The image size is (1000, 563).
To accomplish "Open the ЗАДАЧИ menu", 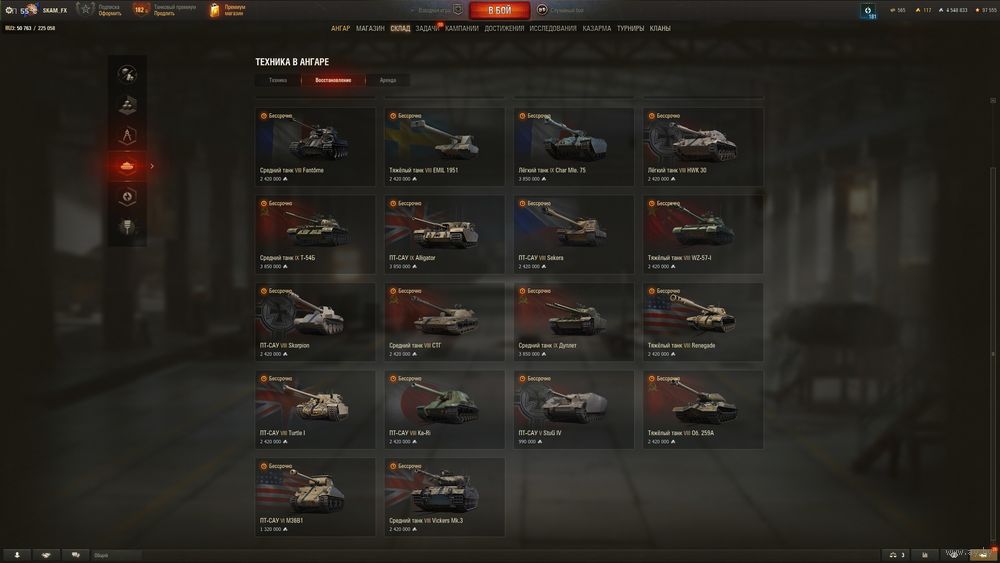I will [427, 28].
